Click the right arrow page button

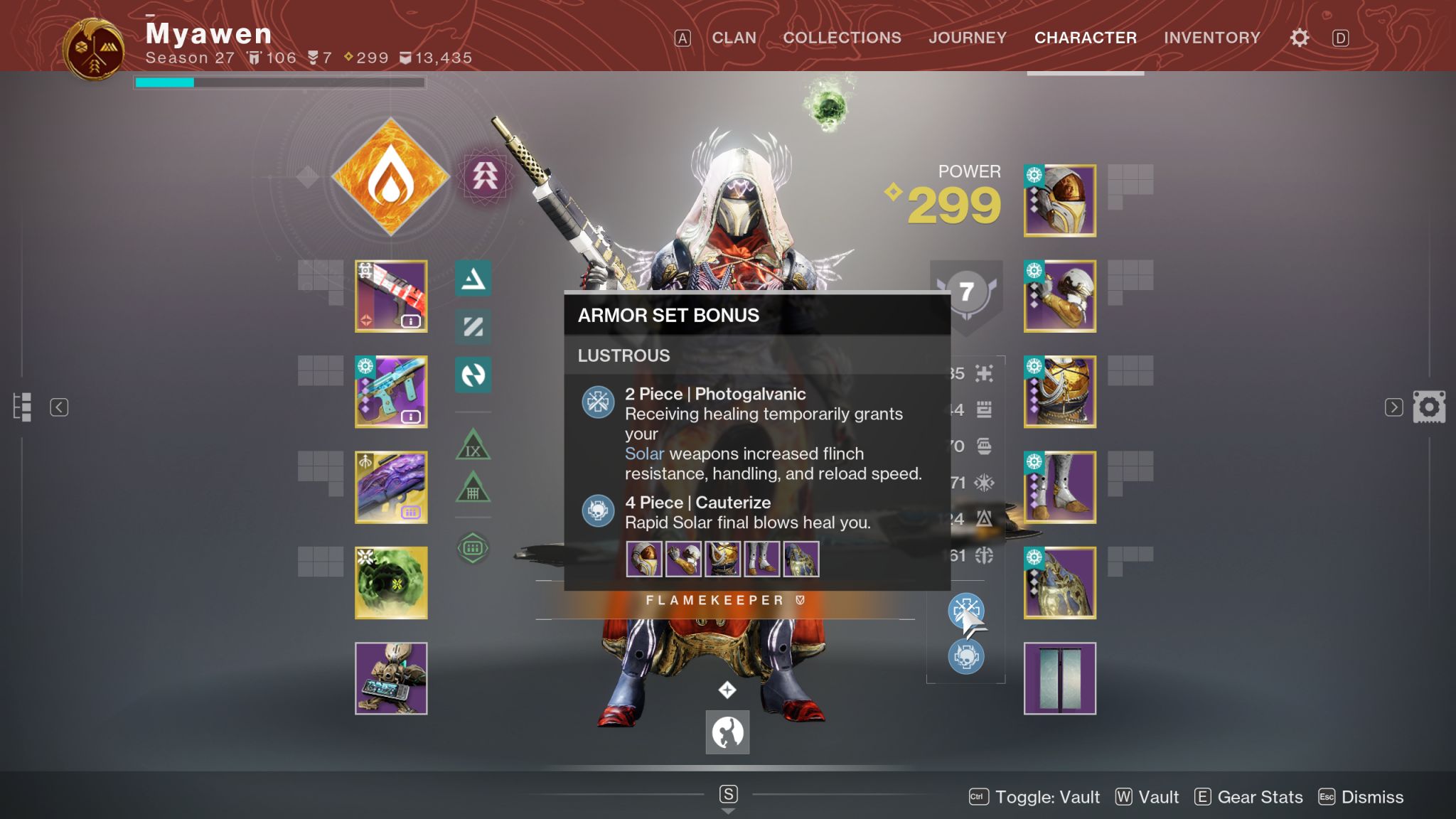pos(1393,407)
